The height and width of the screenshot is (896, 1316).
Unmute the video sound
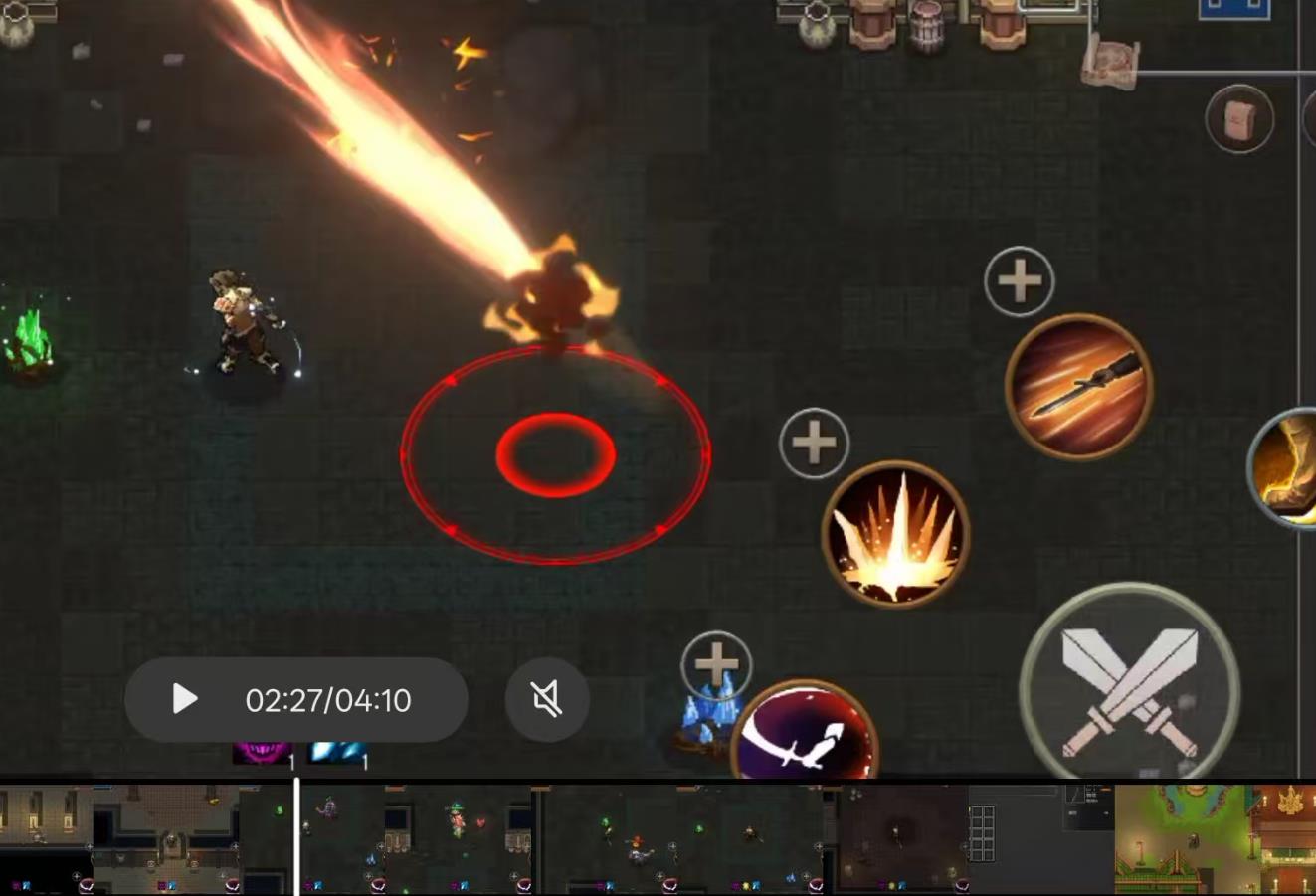pyautogui.click(x=546, y=699)
